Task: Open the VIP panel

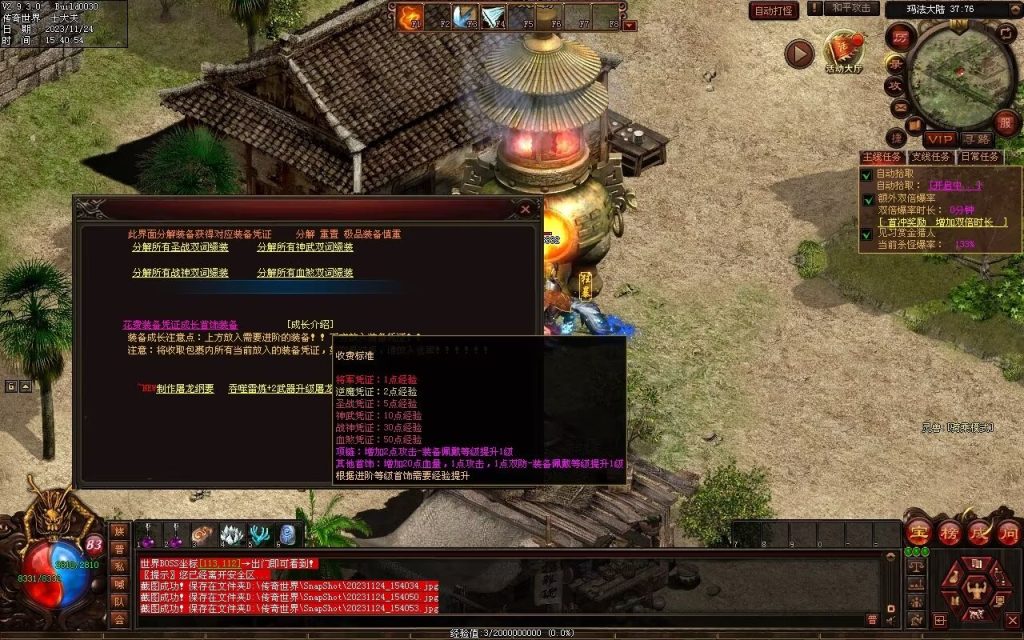Action: (x=938, y=138)
